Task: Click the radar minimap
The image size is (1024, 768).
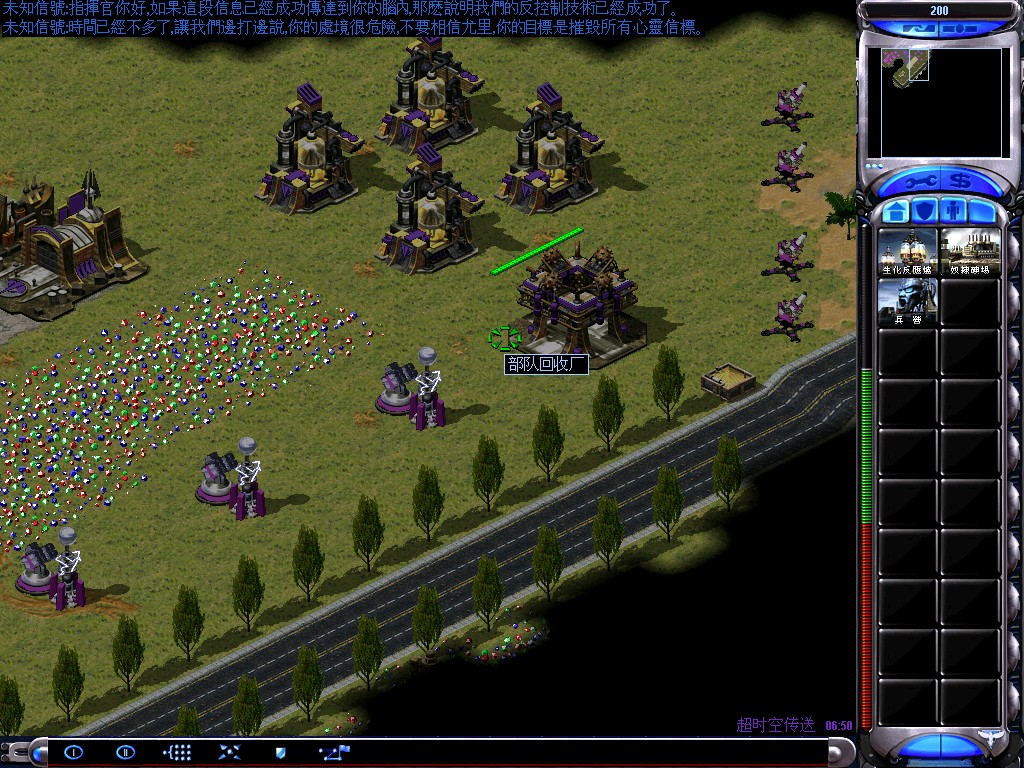Action: click(x=941, y=102)
